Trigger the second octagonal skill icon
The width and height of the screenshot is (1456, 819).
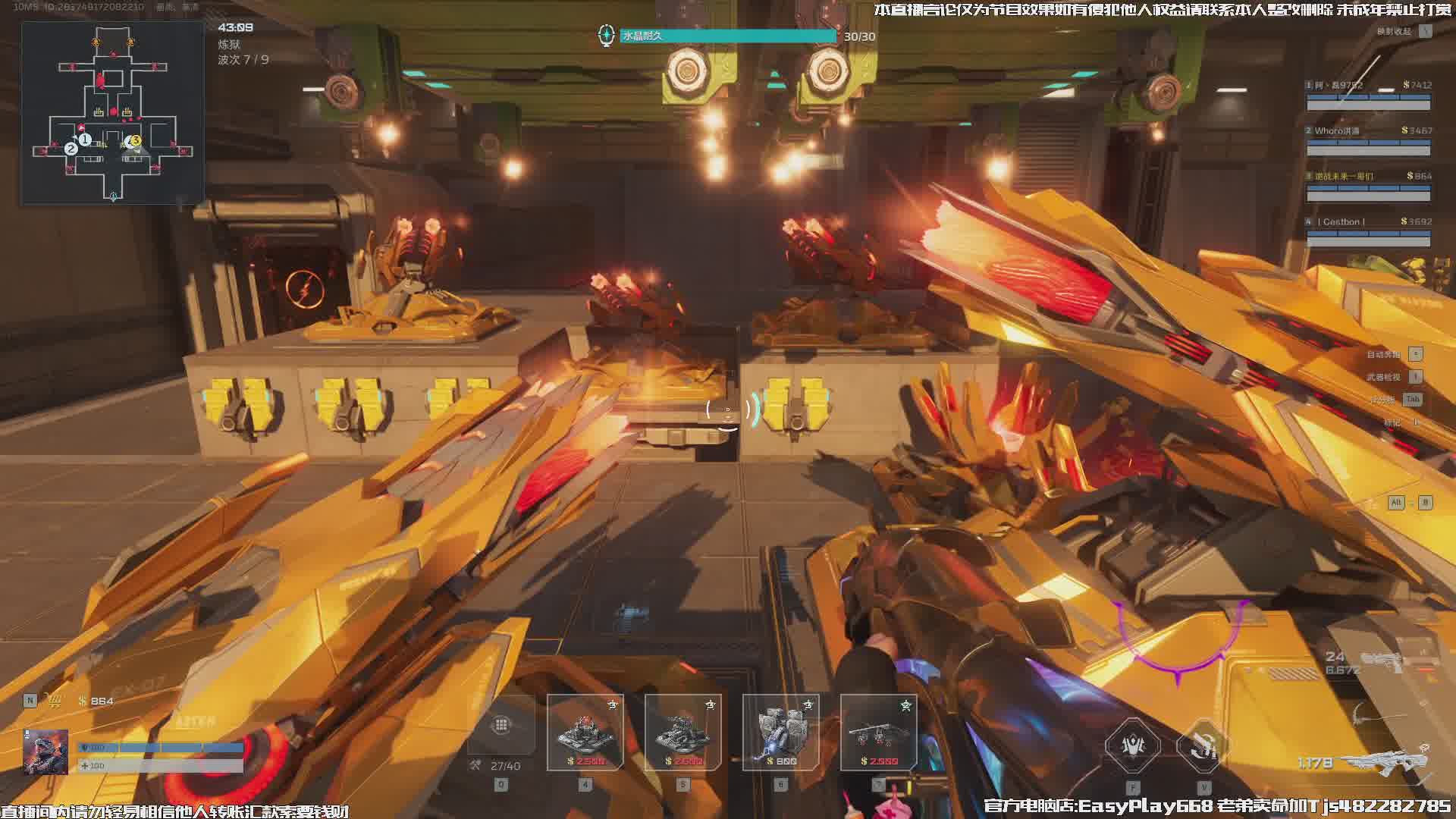(1203, 746)
